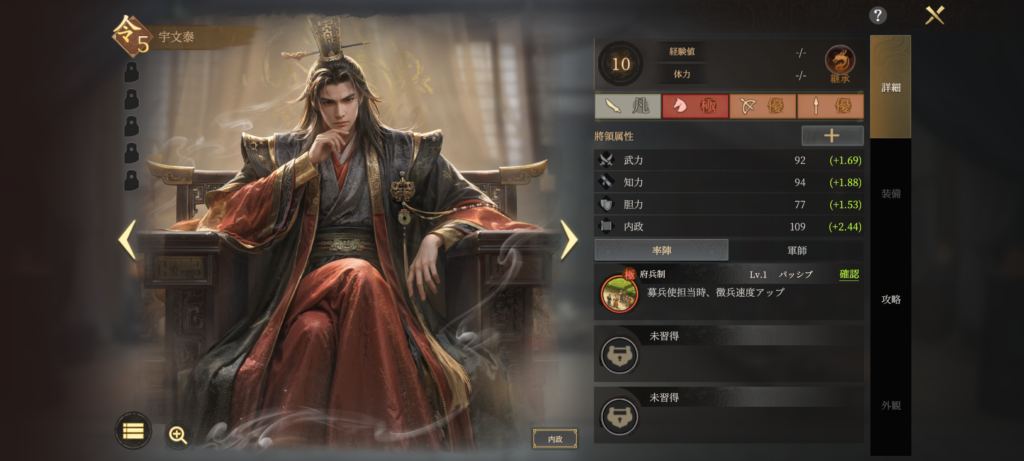Viewport: 1024px width, 461px height.
Task: Show the next general with right arrow
Action: (568, 239)
